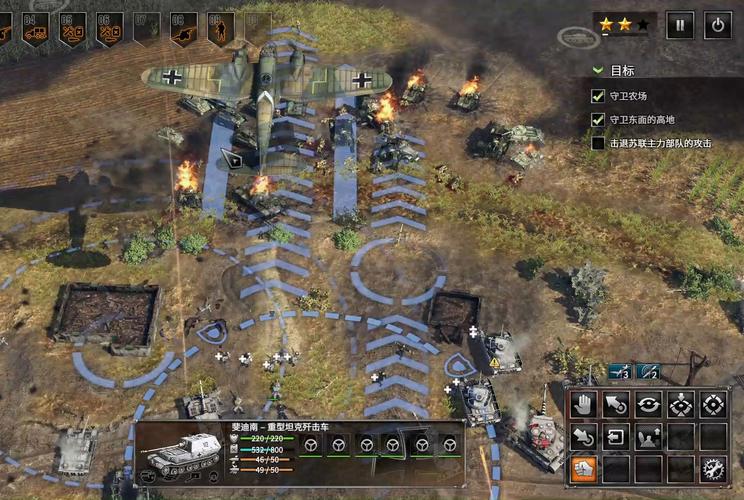The width and height of the screenshot is (744, 500).
Task: Use the radar support ability with 2 charges
Action: (x=649, y=371)
